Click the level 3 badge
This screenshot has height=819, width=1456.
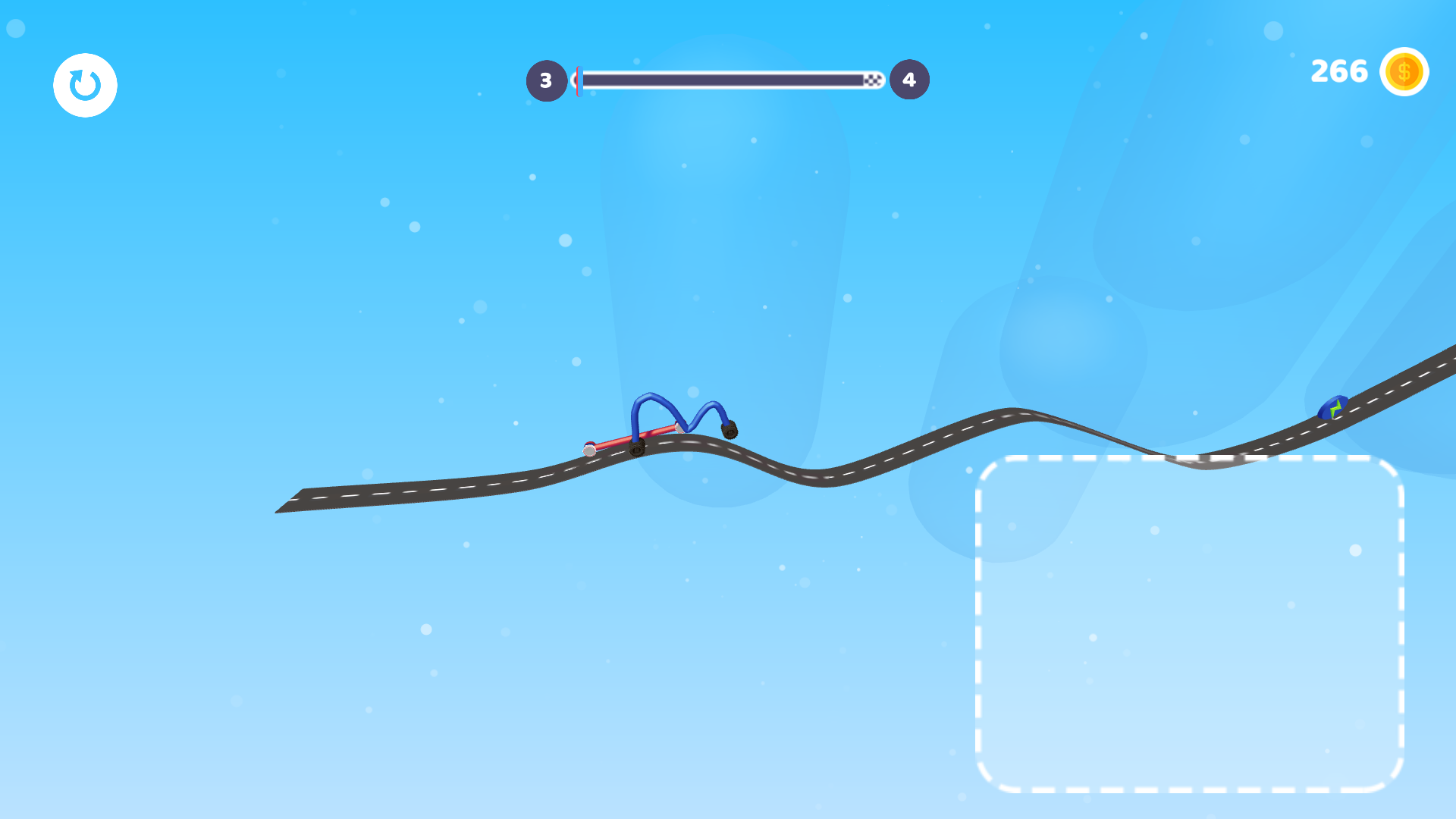[546, 79]
